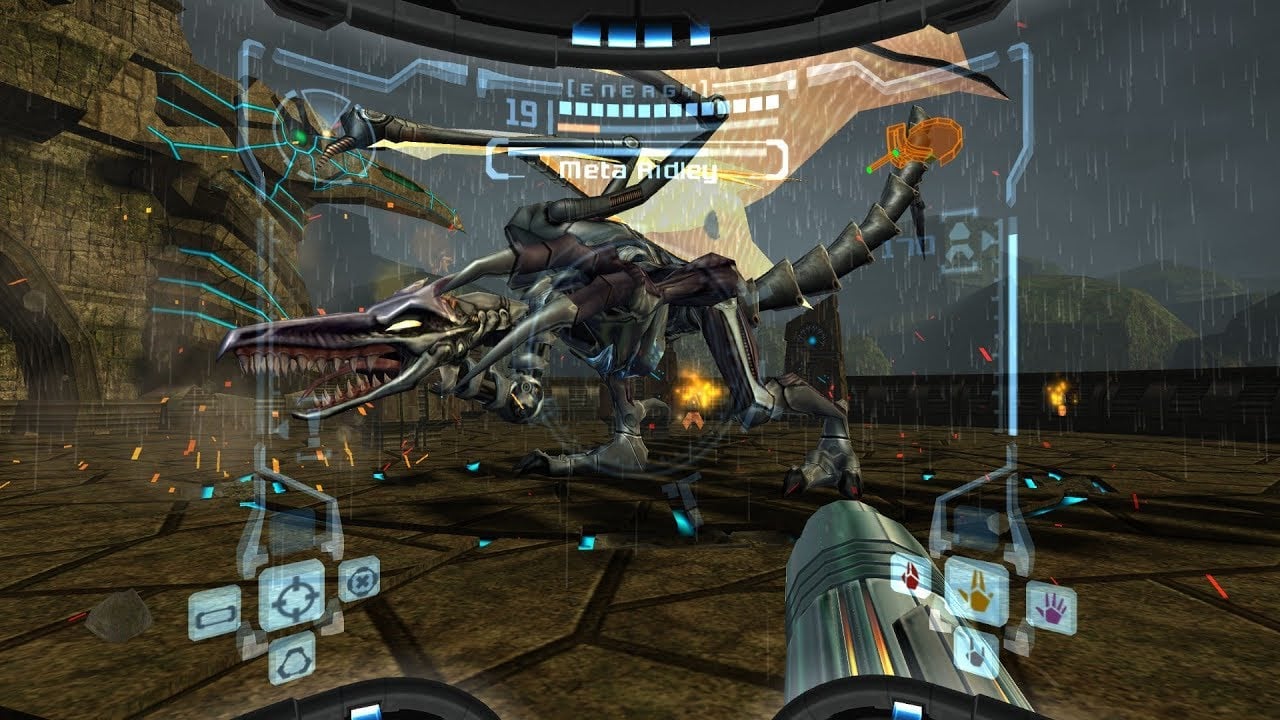Switch to the red Plasma Beam icon
The height and width of the screenshot is (720, 1280).
(x=911, y=577)
